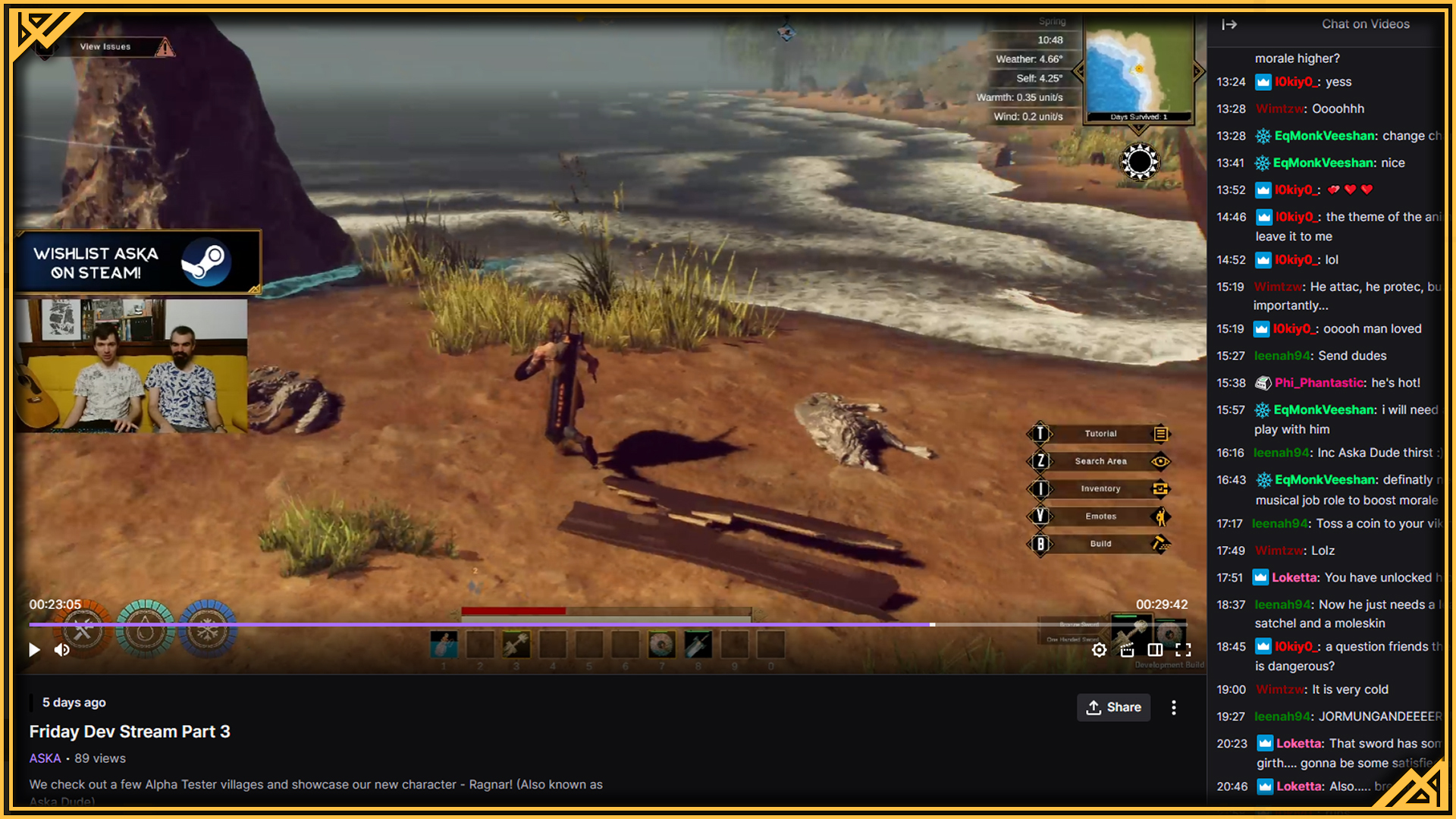Seek using the video progress bar
The width and height of the screenshot is (1456, 819).
tap(607, 624)
